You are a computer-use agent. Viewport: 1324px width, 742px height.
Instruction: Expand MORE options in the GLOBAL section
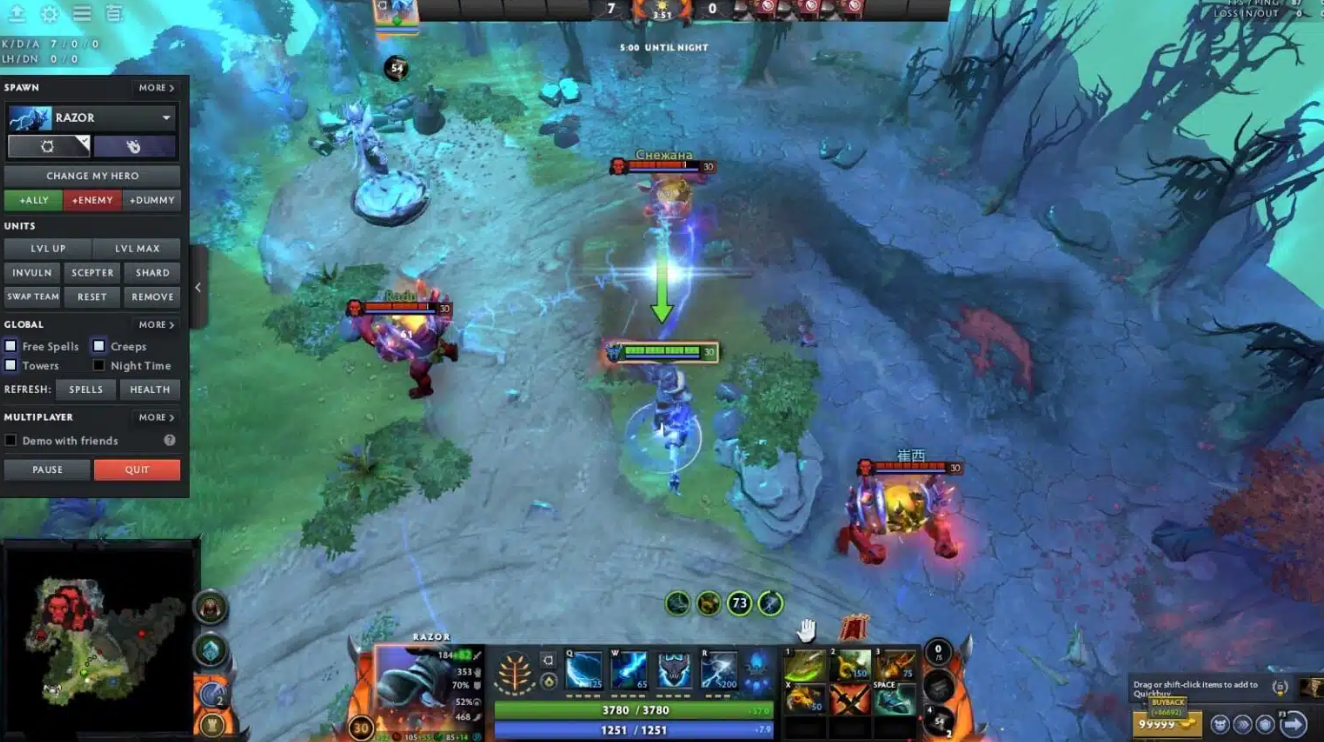156,324
